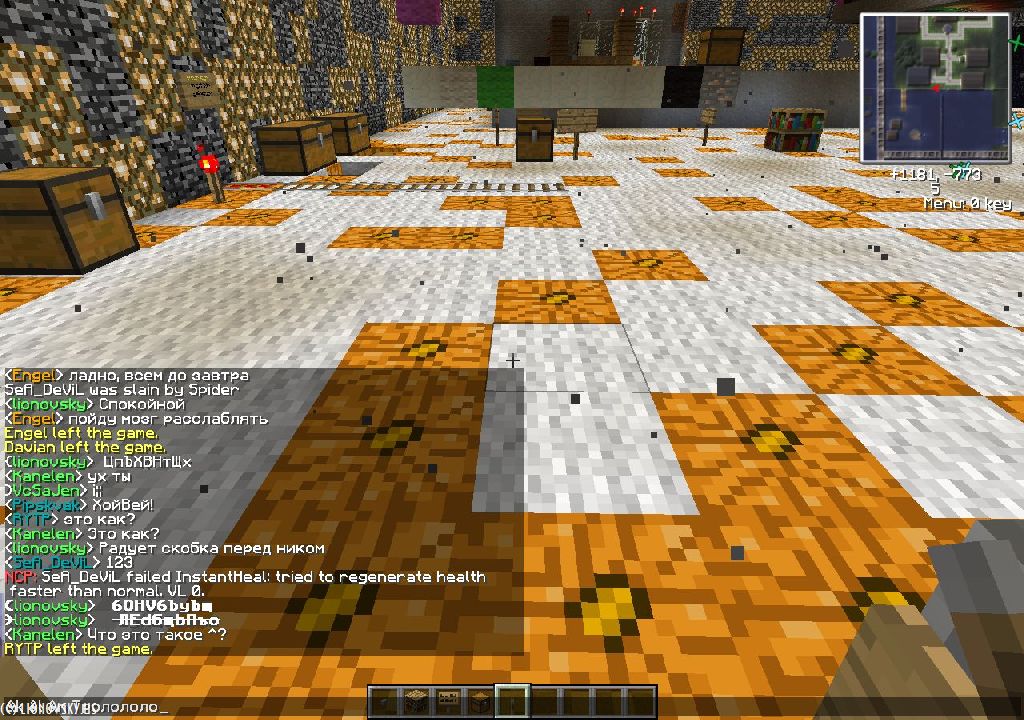Select the hotbar block left of the sign
Screen dimensions: 1024x720
(x=415, y=701)
